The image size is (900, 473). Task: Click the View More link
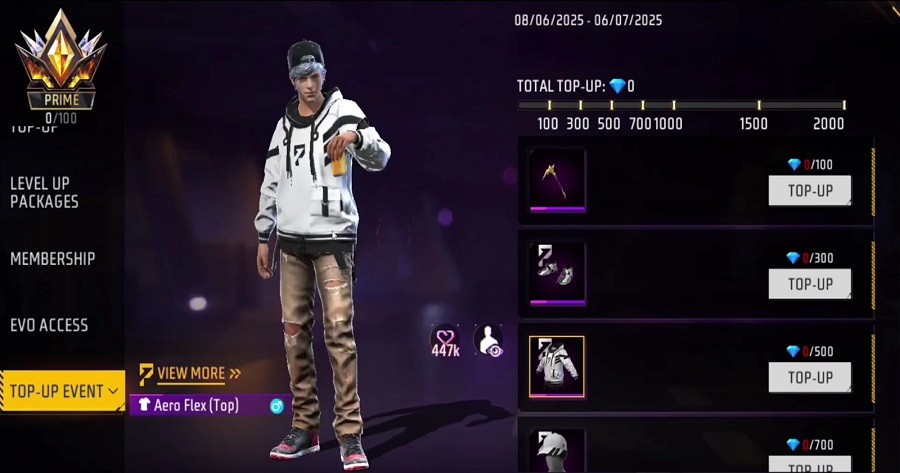(190, 374)
